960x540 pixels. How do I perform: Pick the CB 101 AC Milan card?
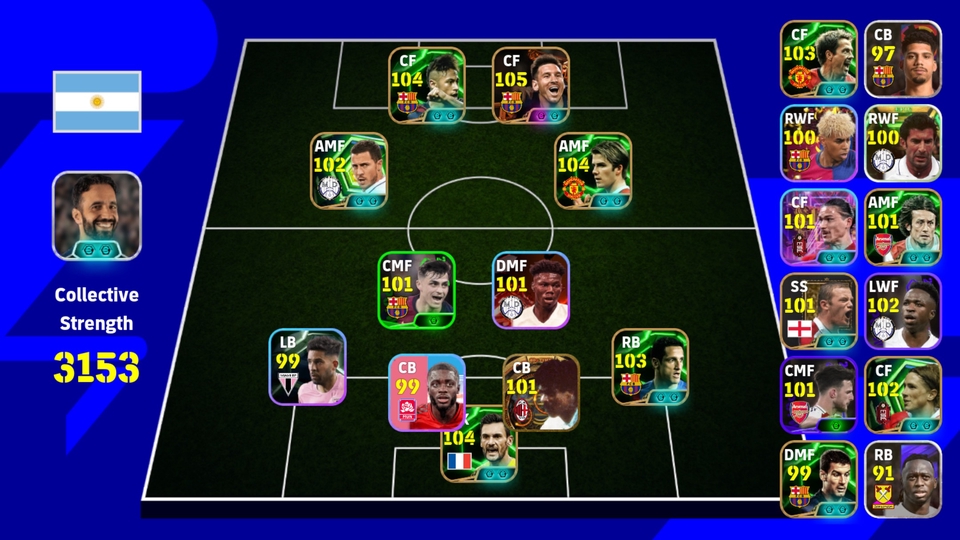pyautogui.click(x=540, y=393)
